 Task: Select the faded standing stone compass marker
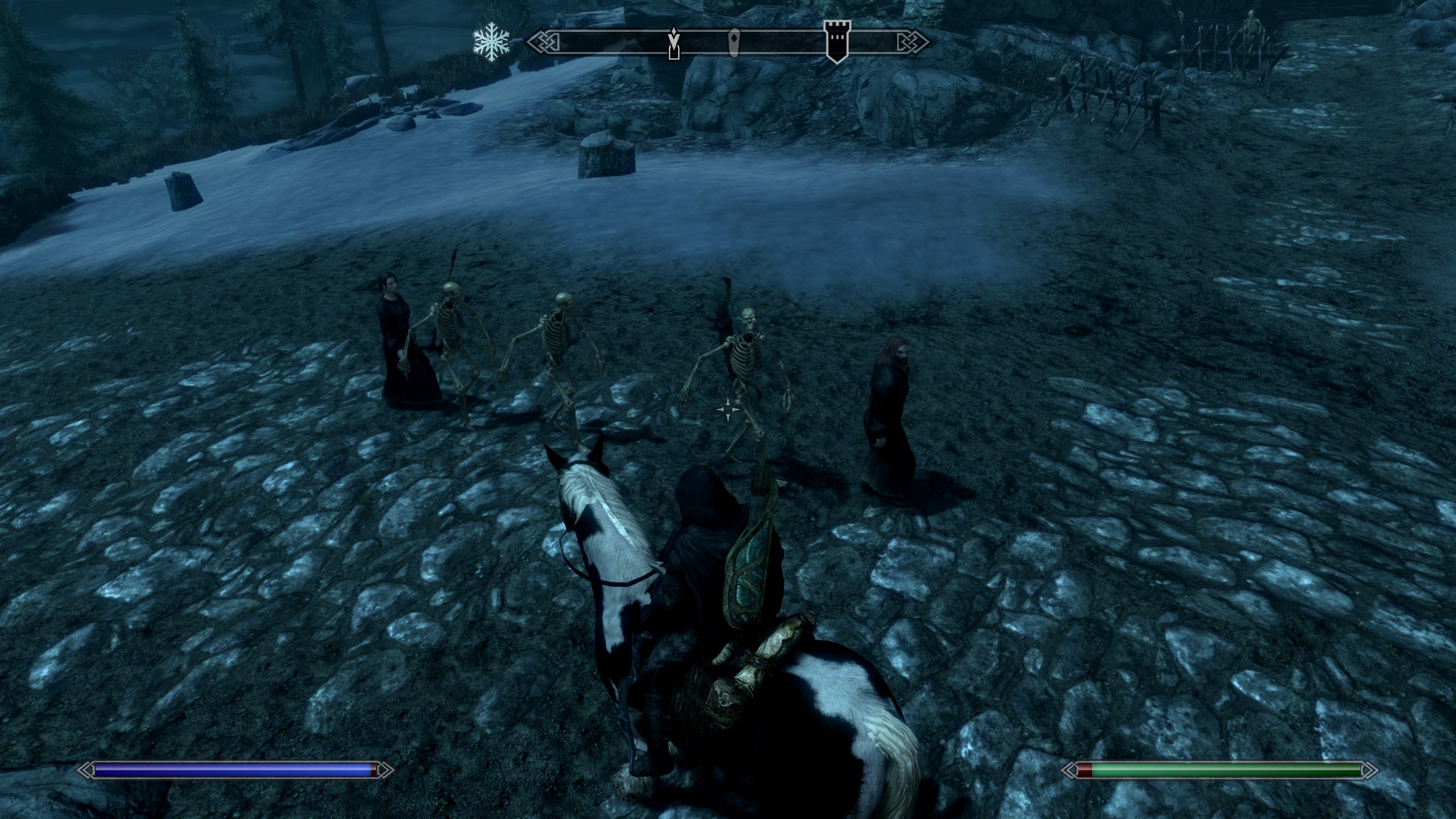(734, 43)
